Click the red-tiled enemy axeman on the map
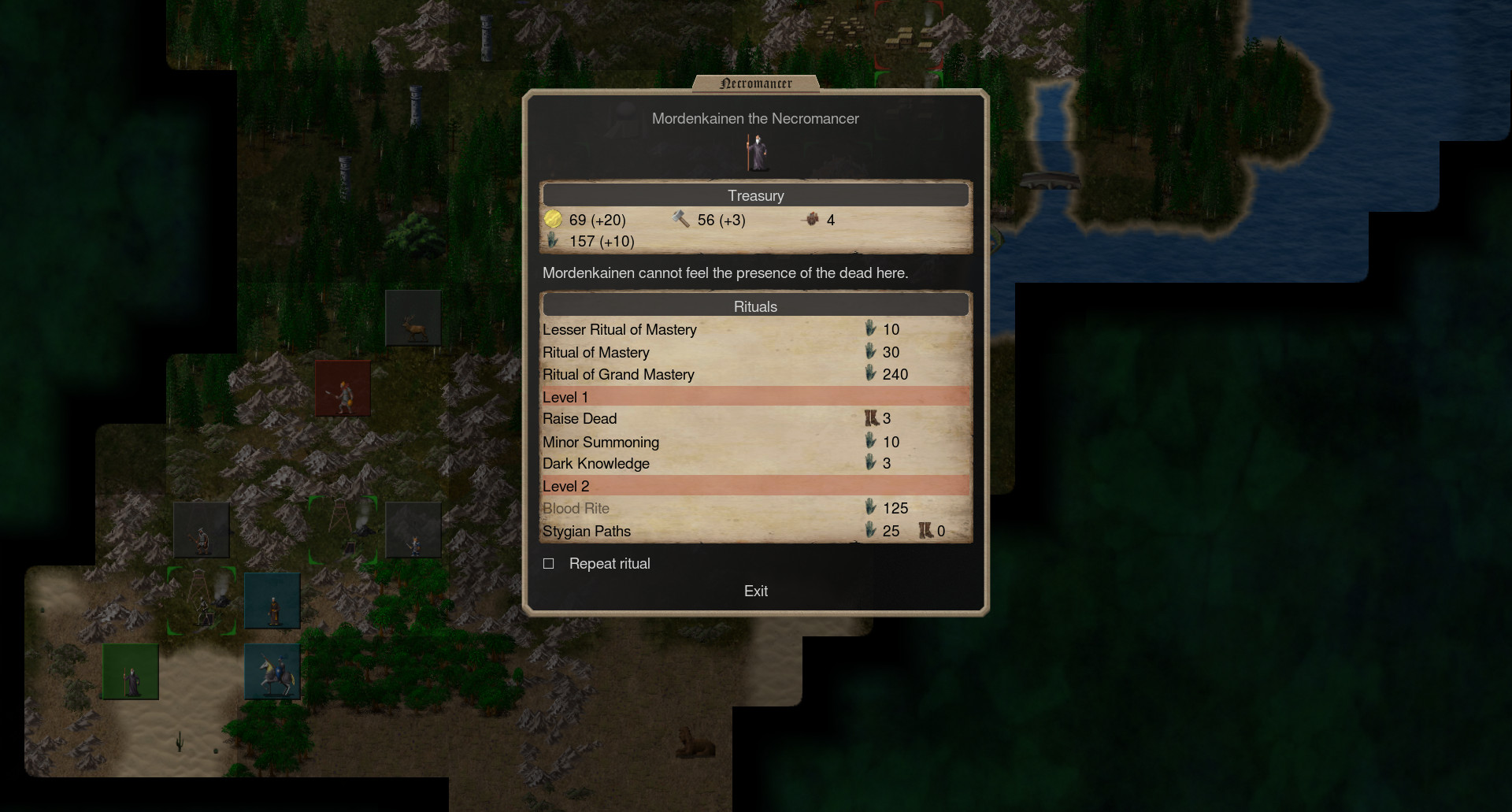The height and width of the screenshot is (812, 1512). click(x=343, y=387)
